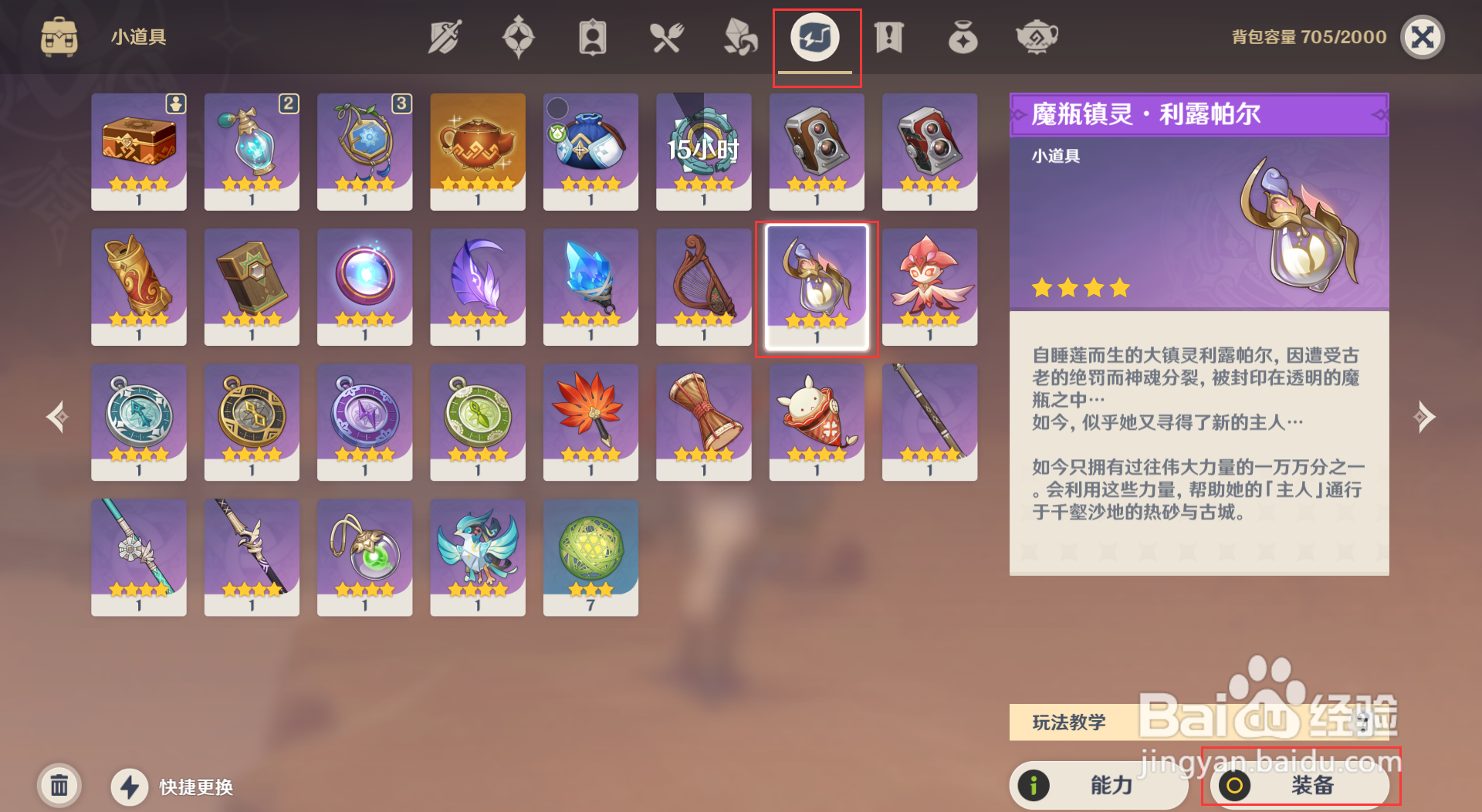Viewport: 1482px width, 812px height.
Task: Stay on the currently highlighted Gadgets tab
Action: click(816, 36)
